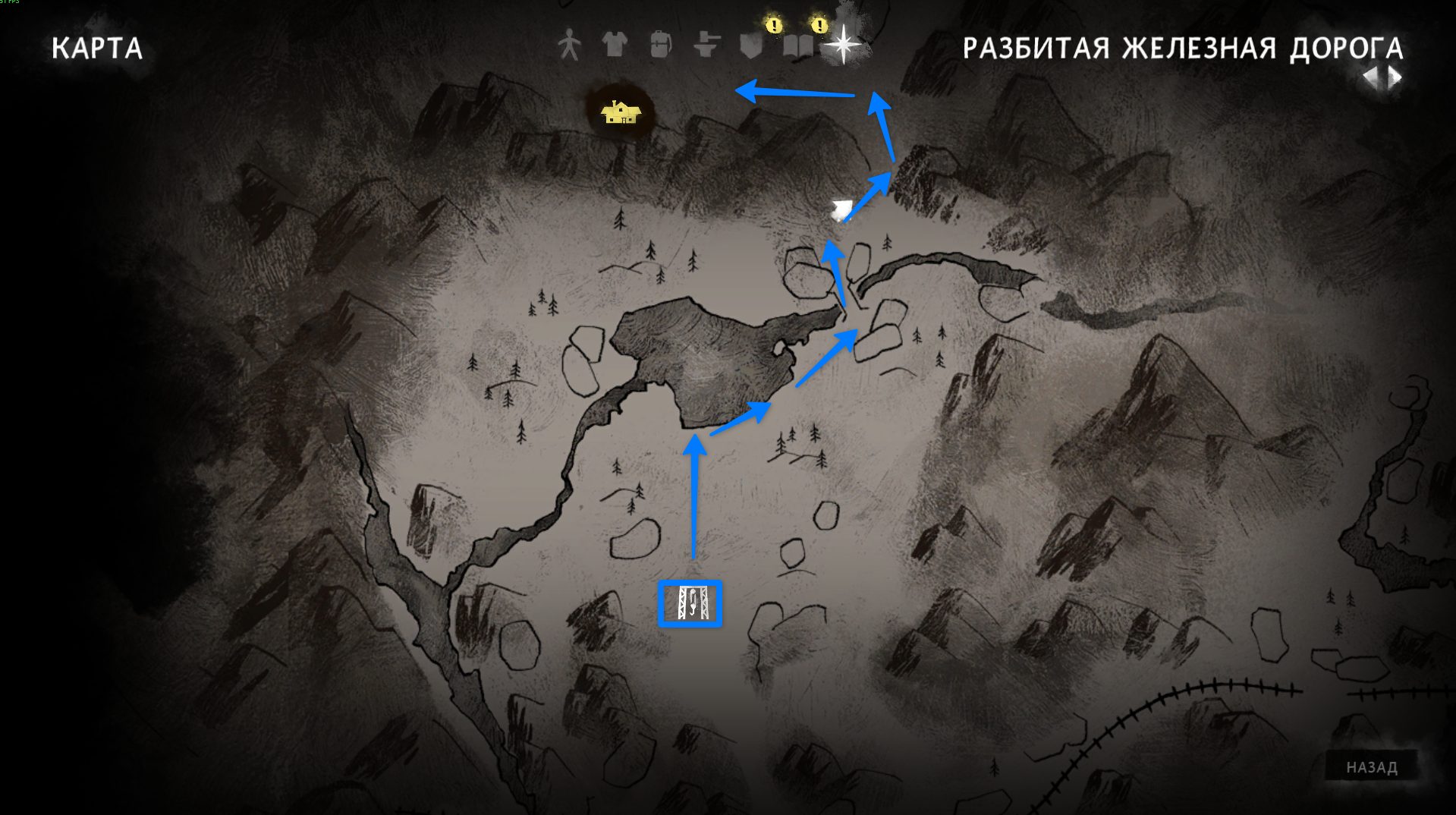The image size is (1456, 815).
Task: Show the previous region map with left arrow
Action: pyautogui.click(x=1371, y=77)
